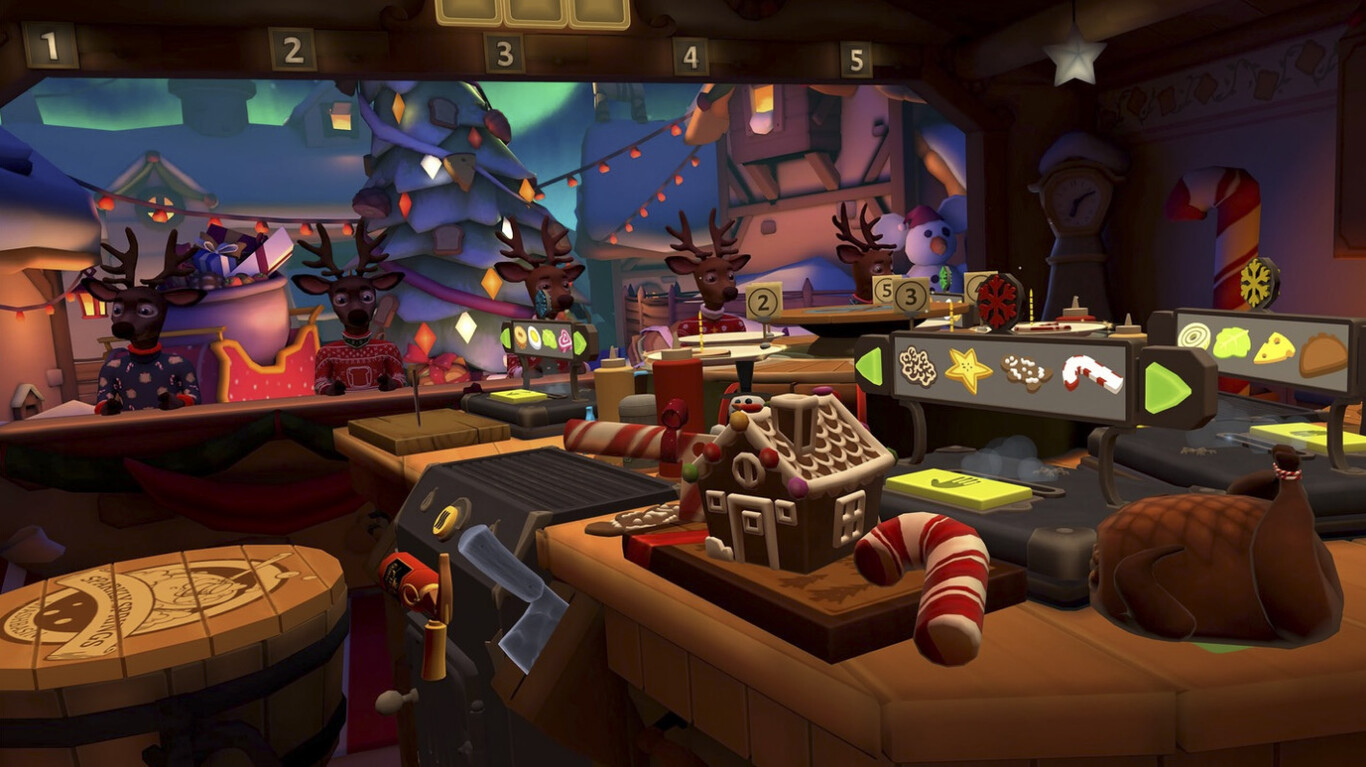Select the candy cane ingredient icon
1366x767 pixels.
pyautogui.click(x=1091, y=375)
